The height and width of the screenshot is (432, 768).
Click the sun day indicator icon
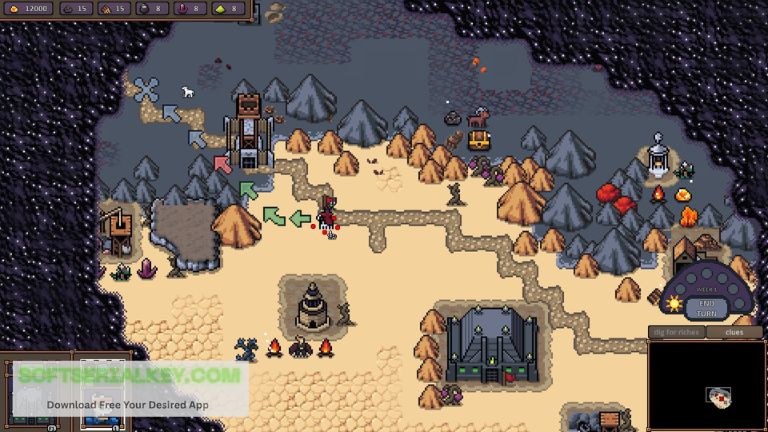674,302
